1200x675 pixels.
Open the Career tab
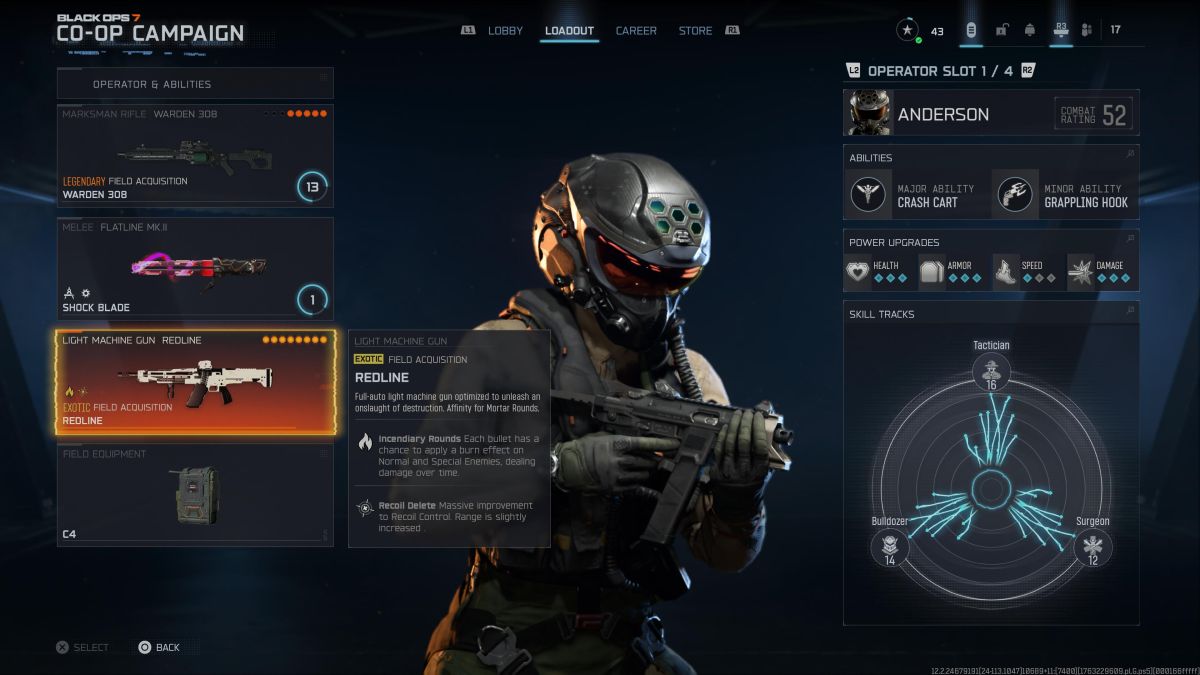tap(636, 31)
